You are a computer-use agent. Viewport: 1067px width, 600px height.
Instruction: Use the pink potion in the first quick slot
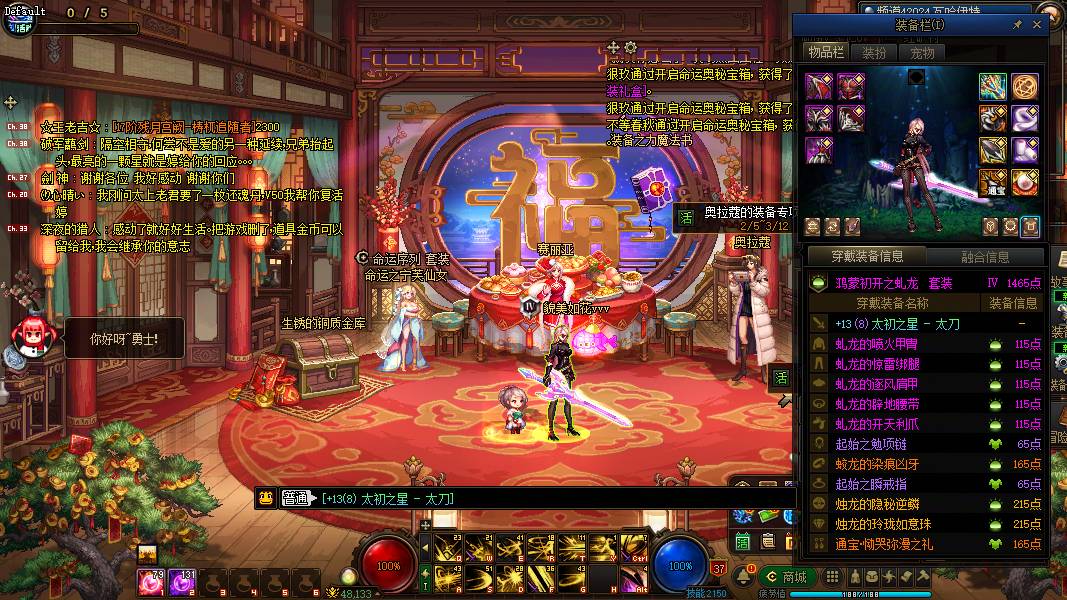tap(155, 578)
